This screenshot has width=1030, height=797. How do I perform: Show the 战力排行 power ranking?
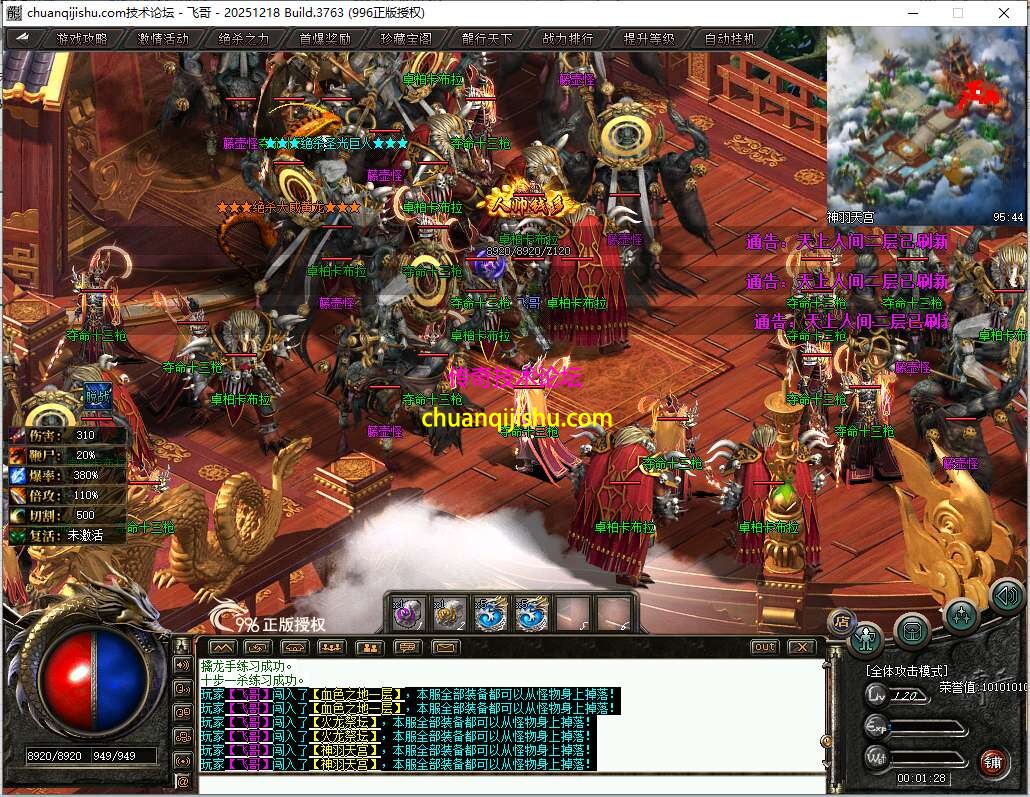point(568,39)
